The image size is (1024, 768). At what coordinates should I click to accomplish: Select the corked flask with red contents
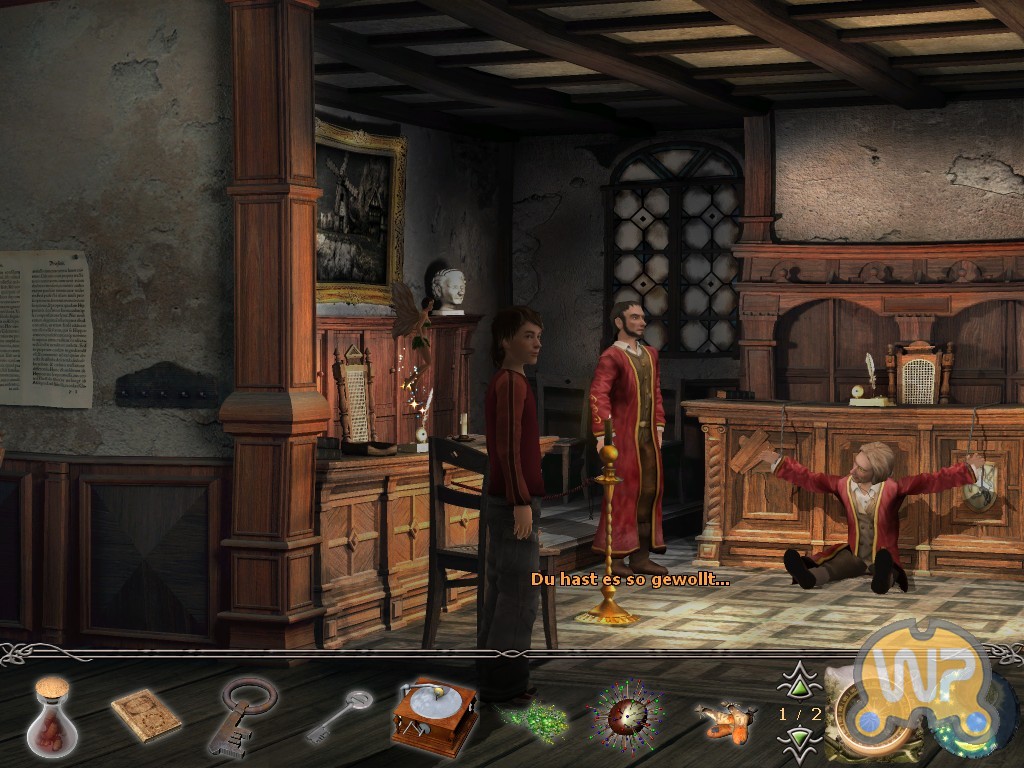coord(53,712)
